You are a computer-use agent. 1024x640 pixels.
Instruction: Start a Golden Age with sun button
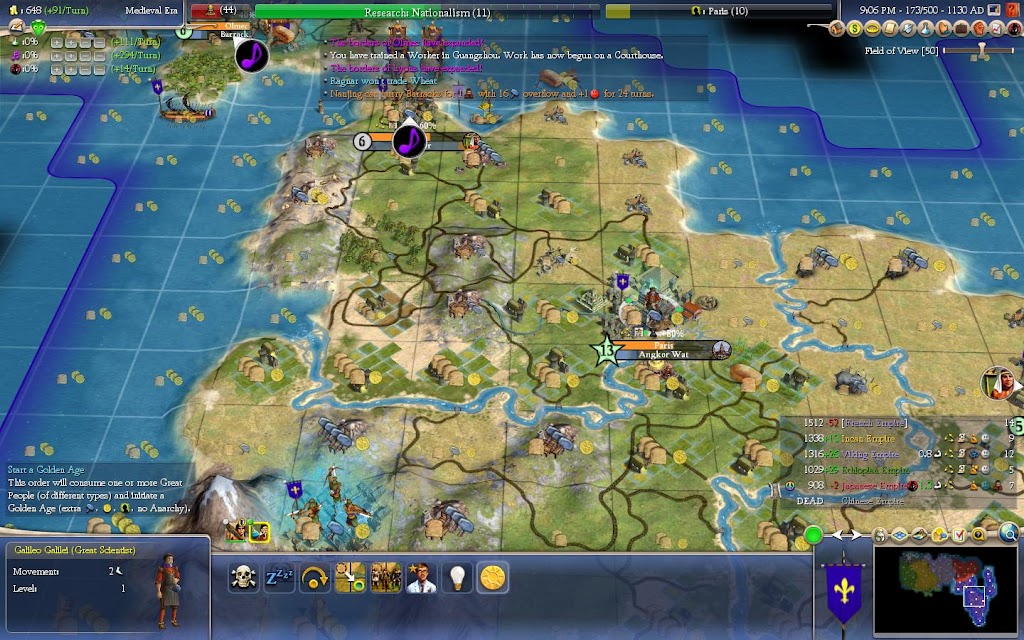492,577
